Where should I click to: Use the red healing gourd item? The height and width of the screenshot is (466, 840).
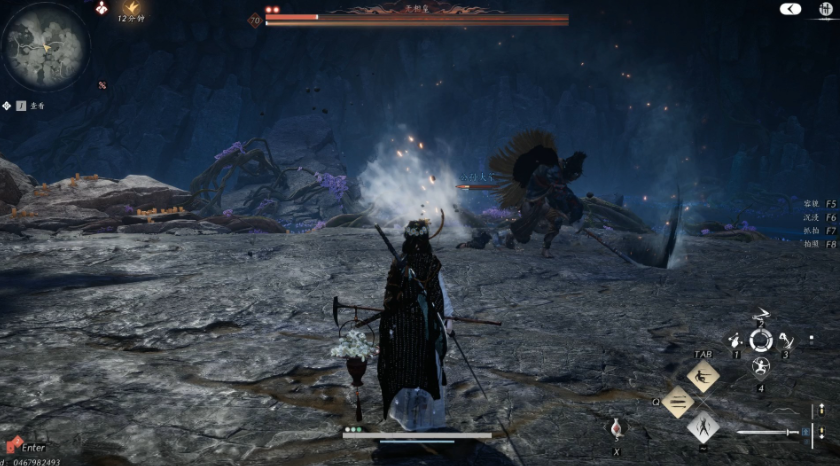[x=617, y=428]
